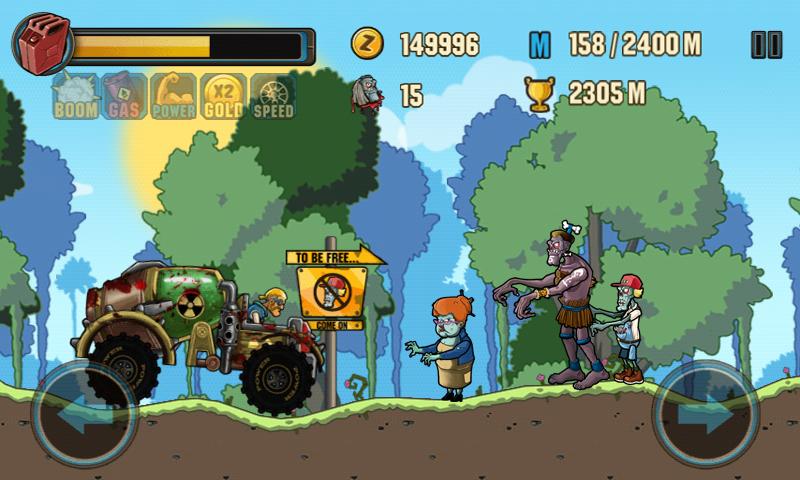Pause the game
The width and height of the screenshot is (800, 480).
tap(765, 44)
